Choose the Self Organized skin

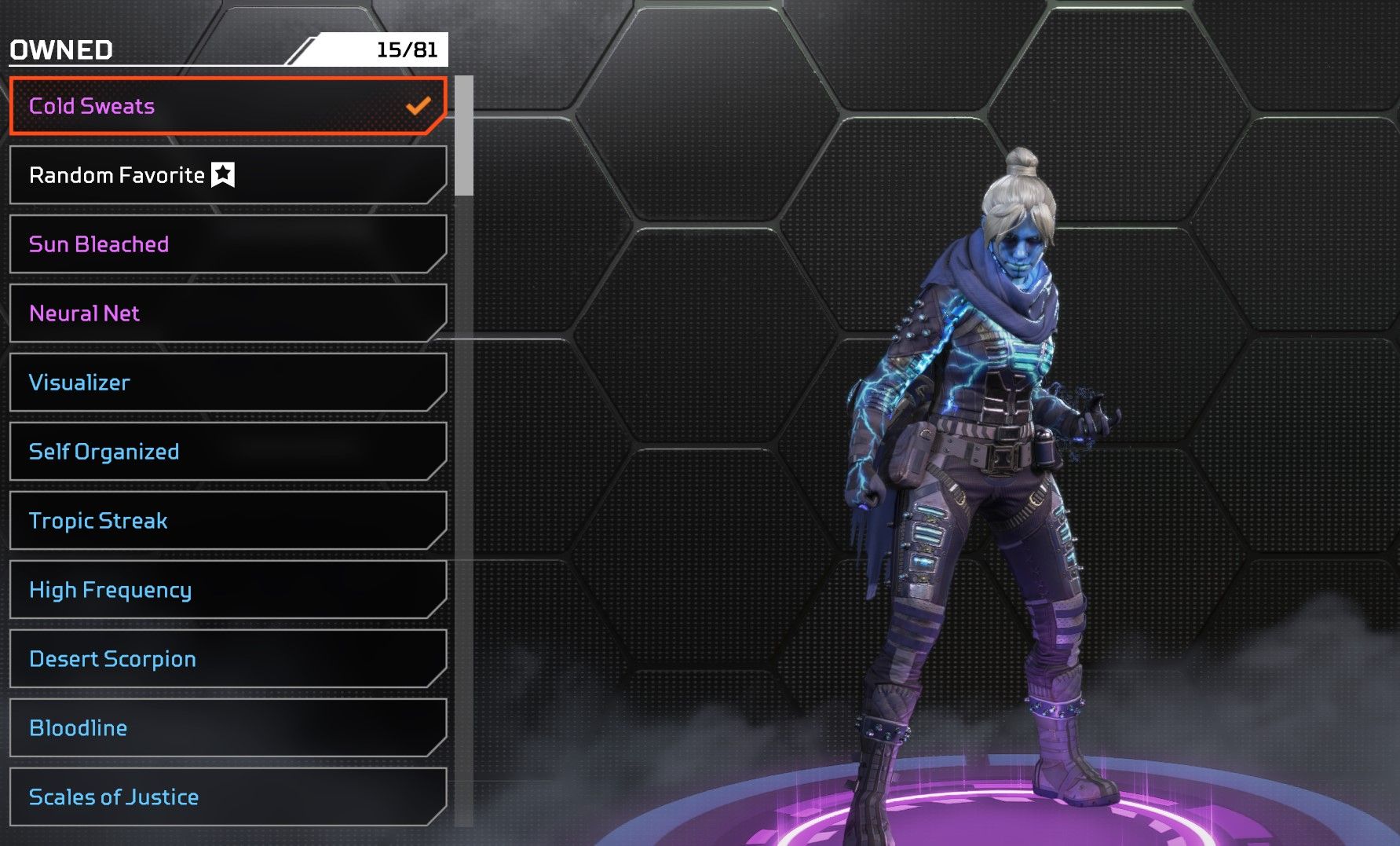coord(228,452)
